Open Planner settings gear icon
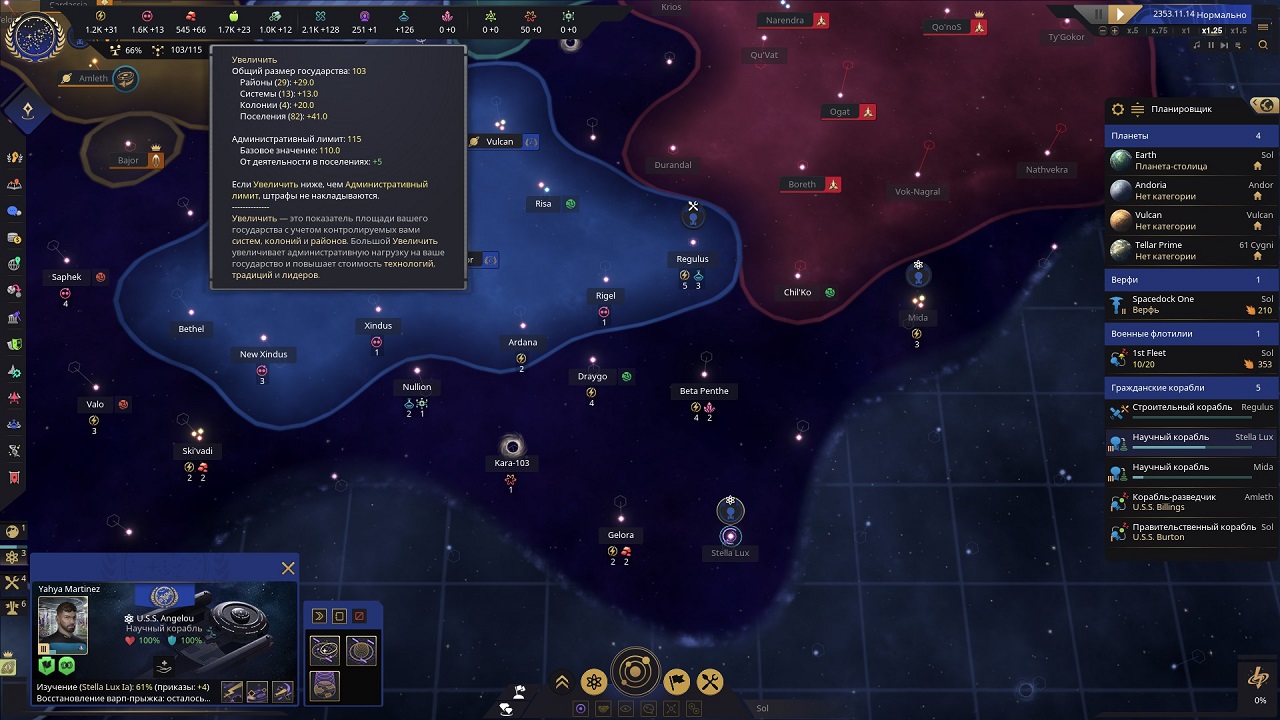Screen dimensions: 1280x720 tap(1118, 109)
